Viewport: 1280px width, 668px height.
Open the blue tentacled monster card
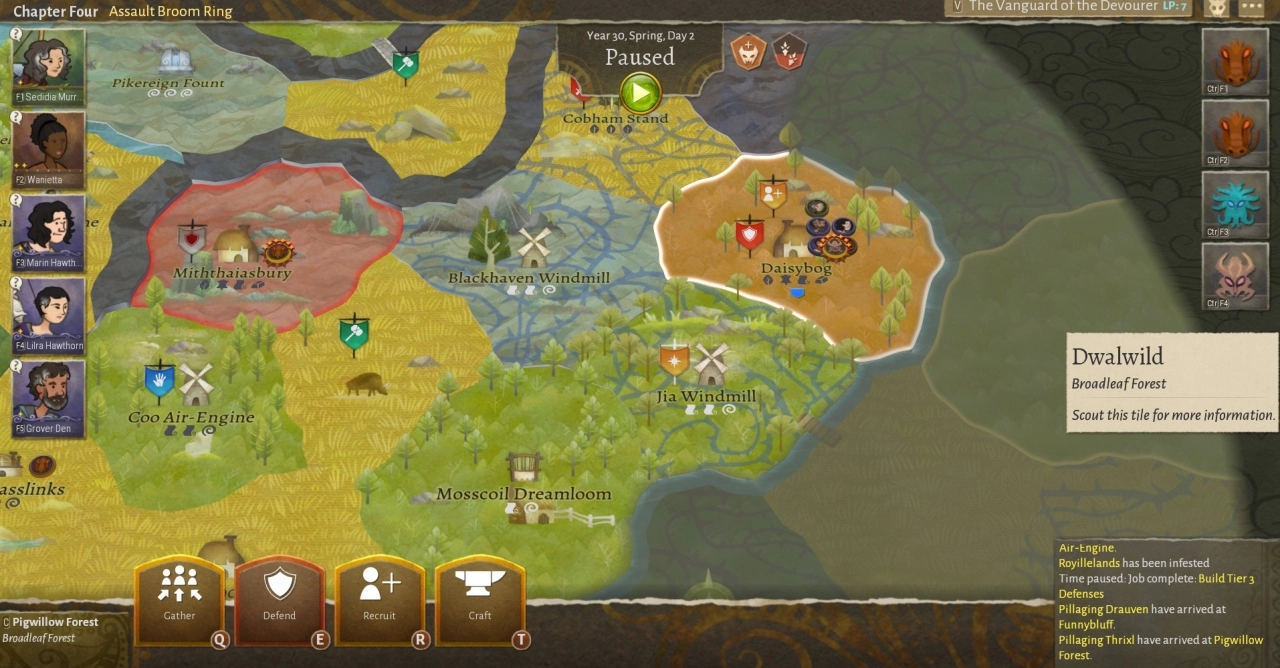(x=1234, y=205)
